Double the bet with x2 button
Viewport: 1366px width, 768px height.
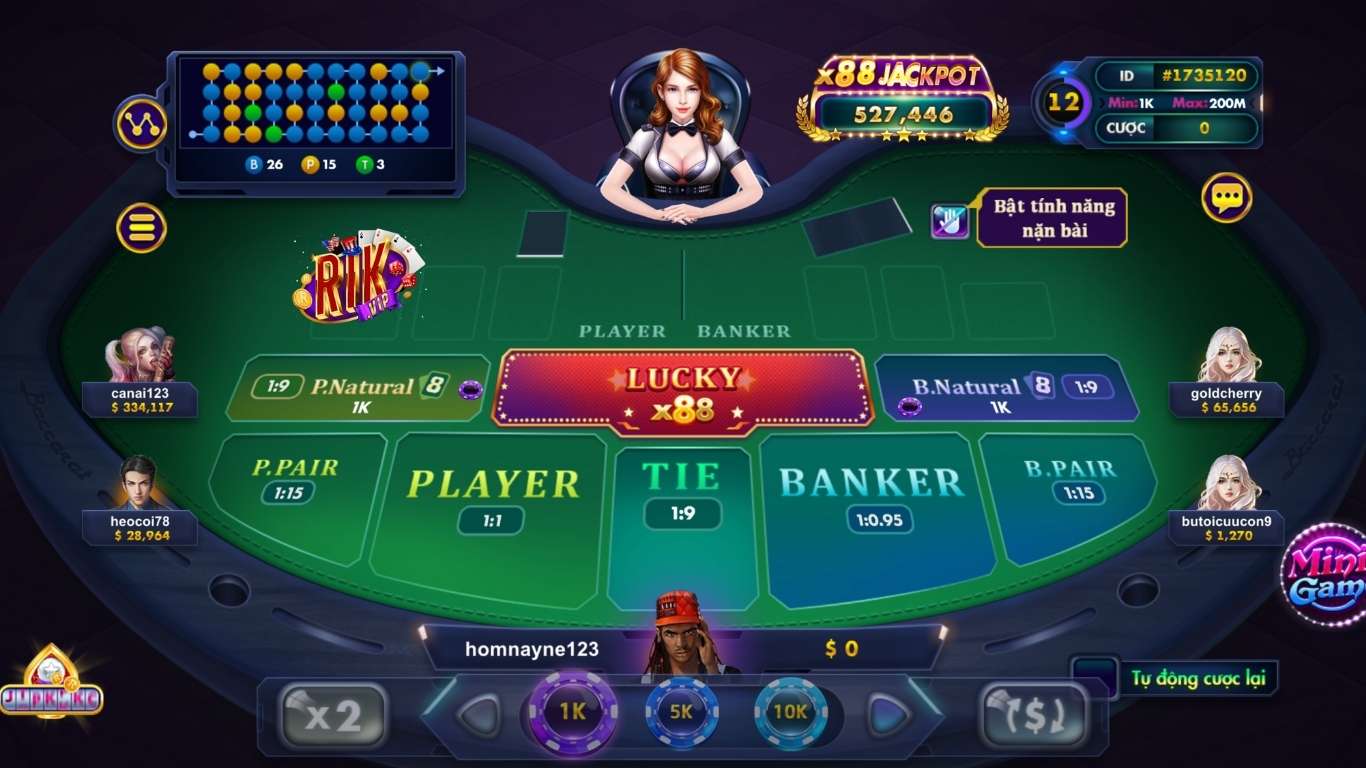point(333,716)
